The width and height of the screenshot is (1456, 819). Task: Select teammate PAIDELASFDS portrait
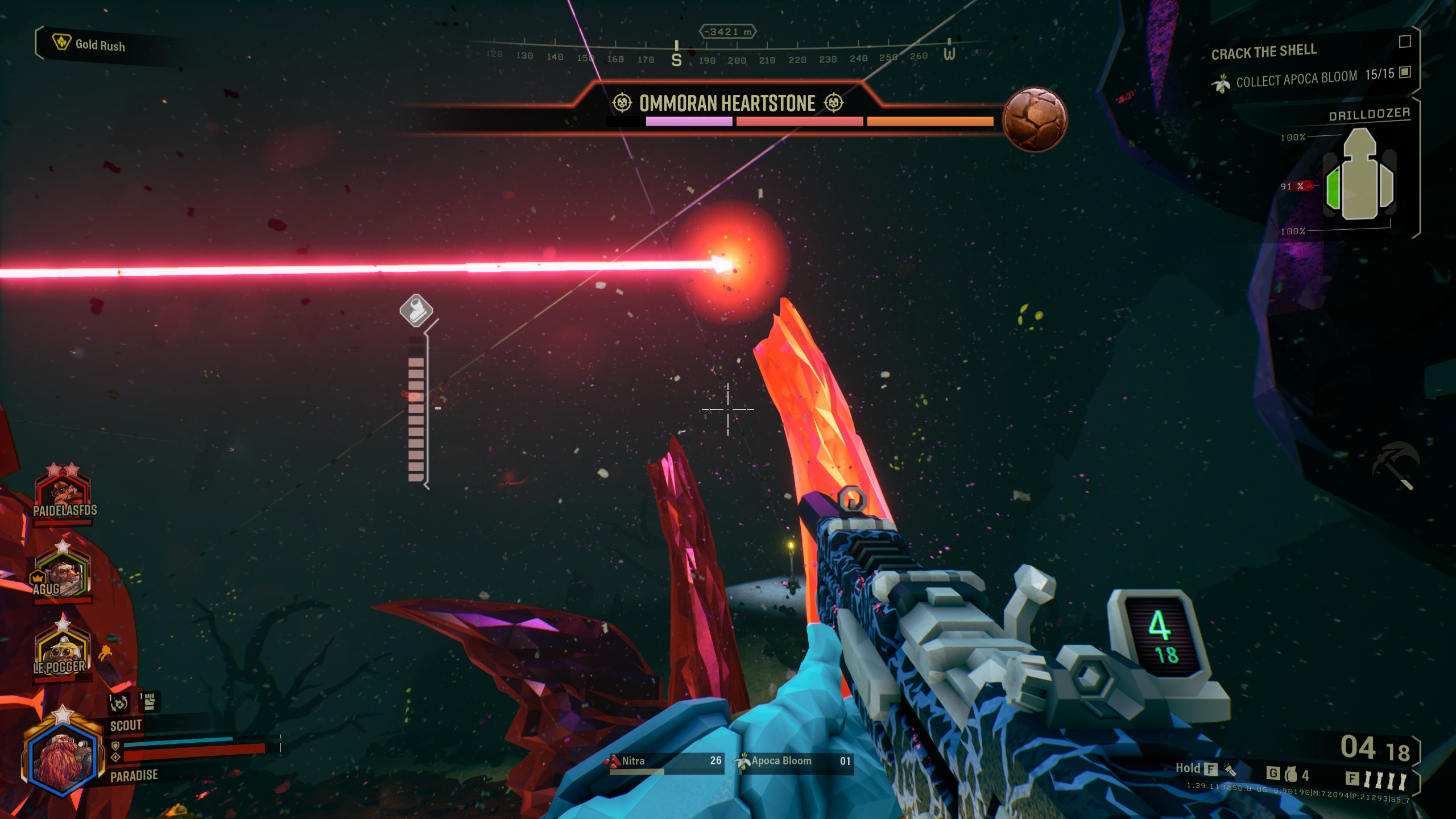click(63, 492)
